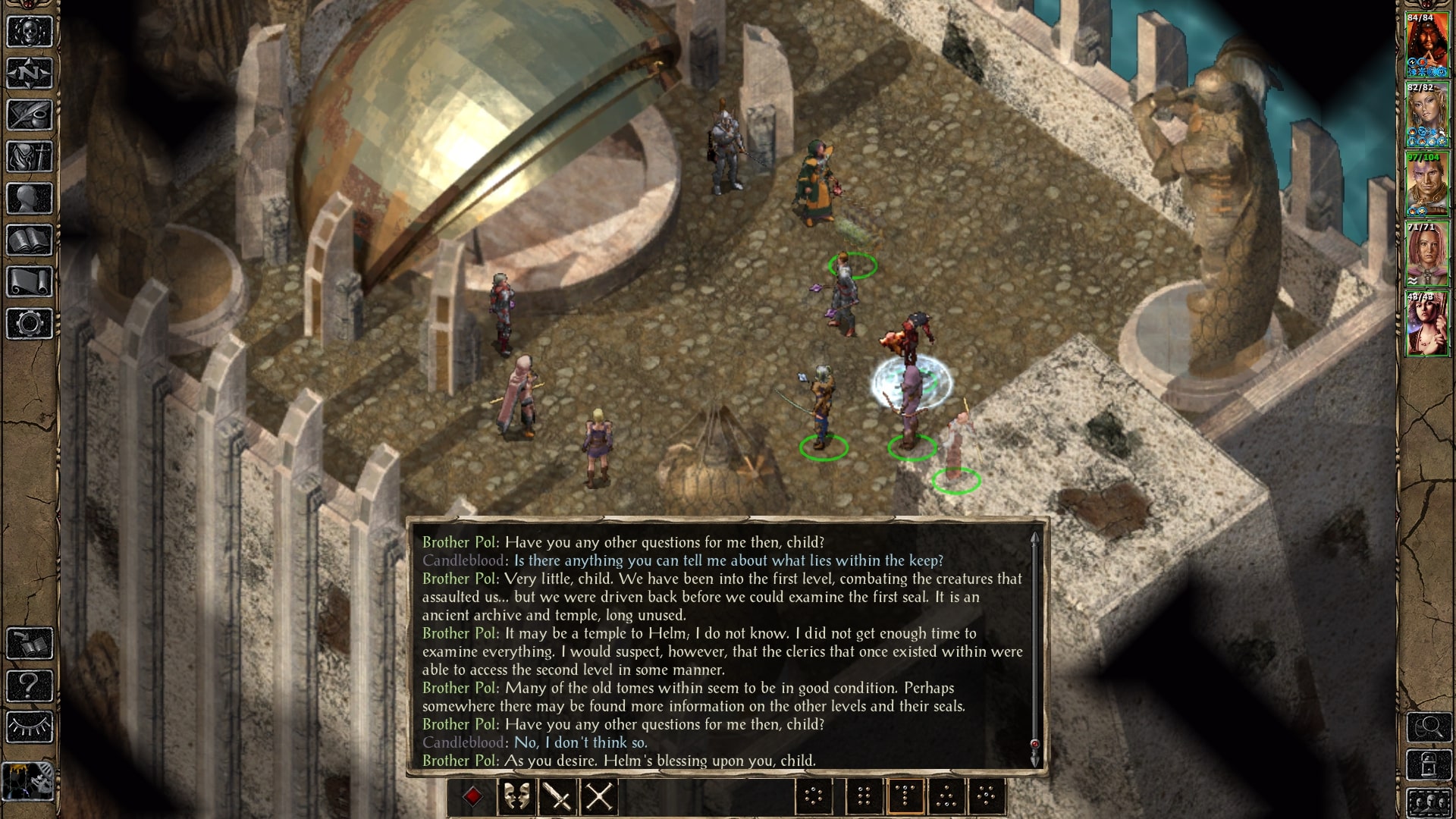
Task: Open game options with the gear icon
Action: (28, 322)
